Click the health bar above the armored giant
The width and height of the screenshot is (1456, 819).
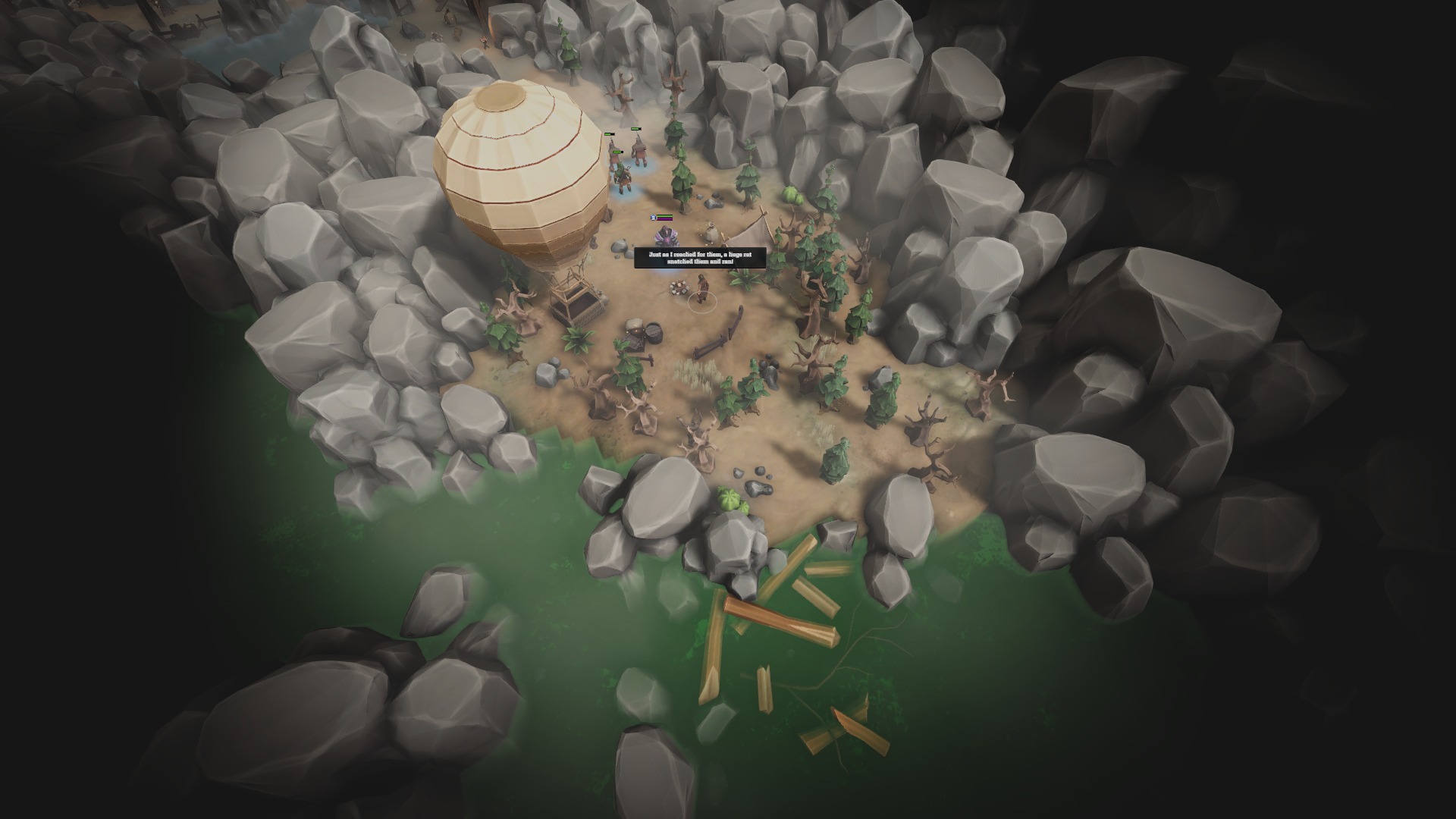[x=635, y=129]
